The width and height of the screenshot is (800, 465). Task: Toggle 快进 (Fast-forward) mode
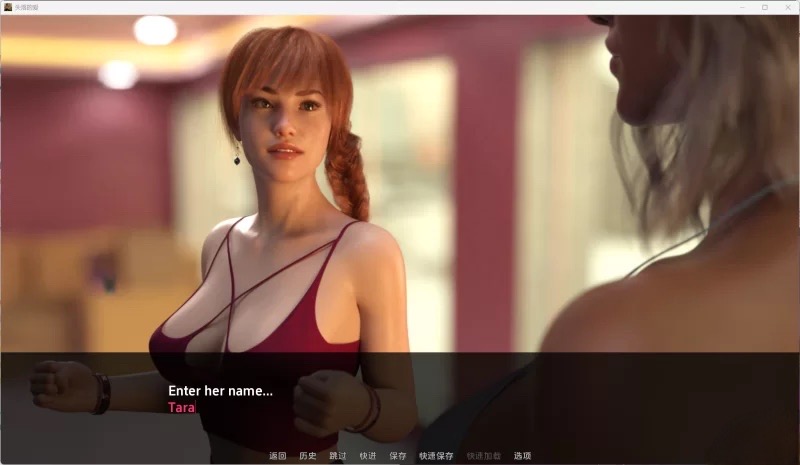click(x=368, y=456)
